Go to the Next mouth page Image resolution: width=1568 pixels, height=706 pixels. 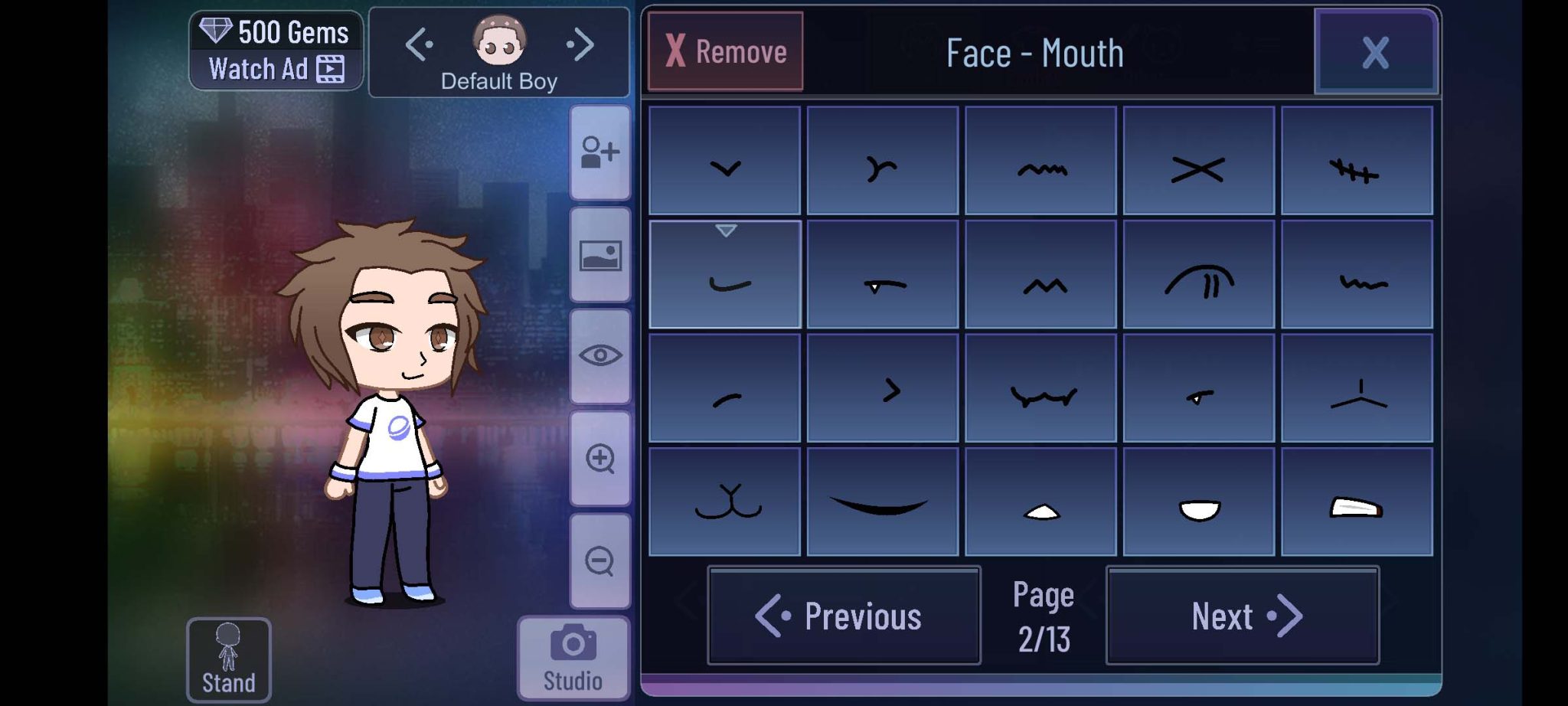click(x=1242, y=616)
